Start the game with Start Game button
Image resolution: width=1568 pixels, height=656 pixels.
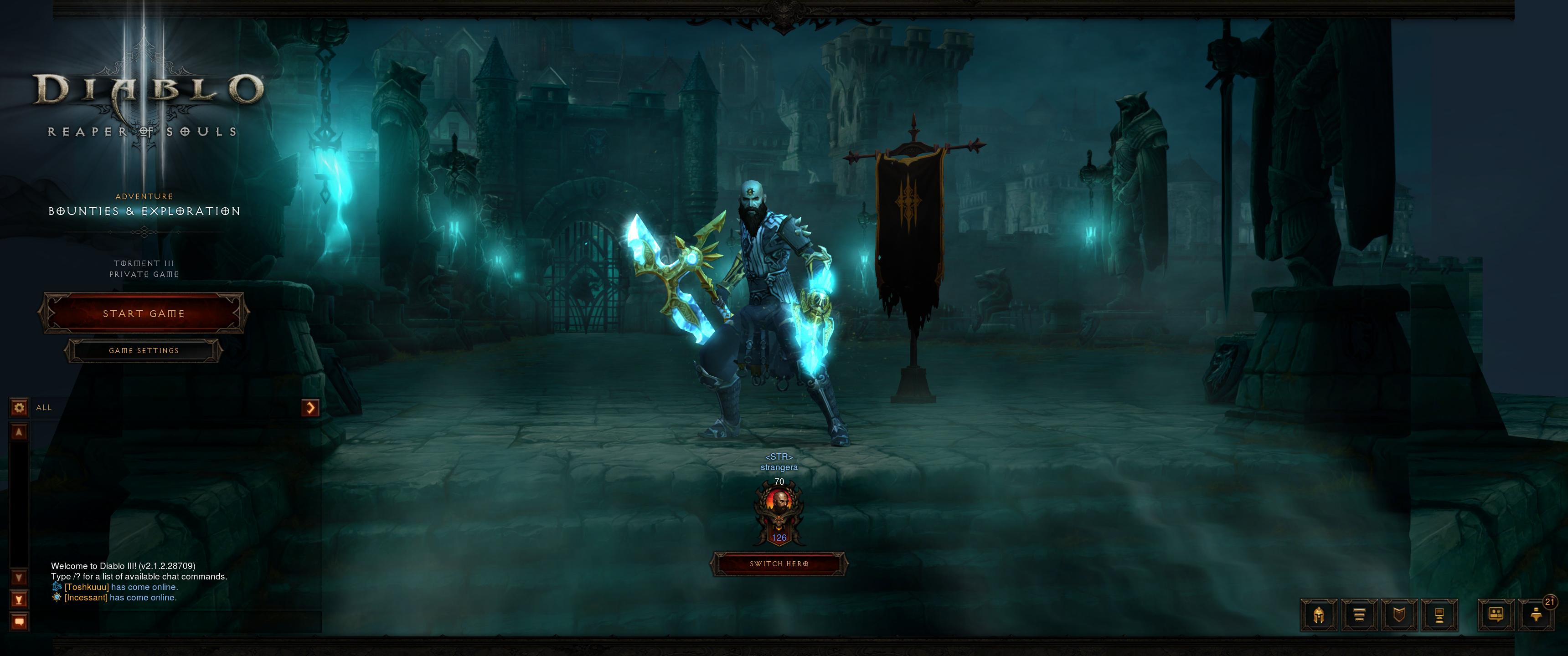144,313
